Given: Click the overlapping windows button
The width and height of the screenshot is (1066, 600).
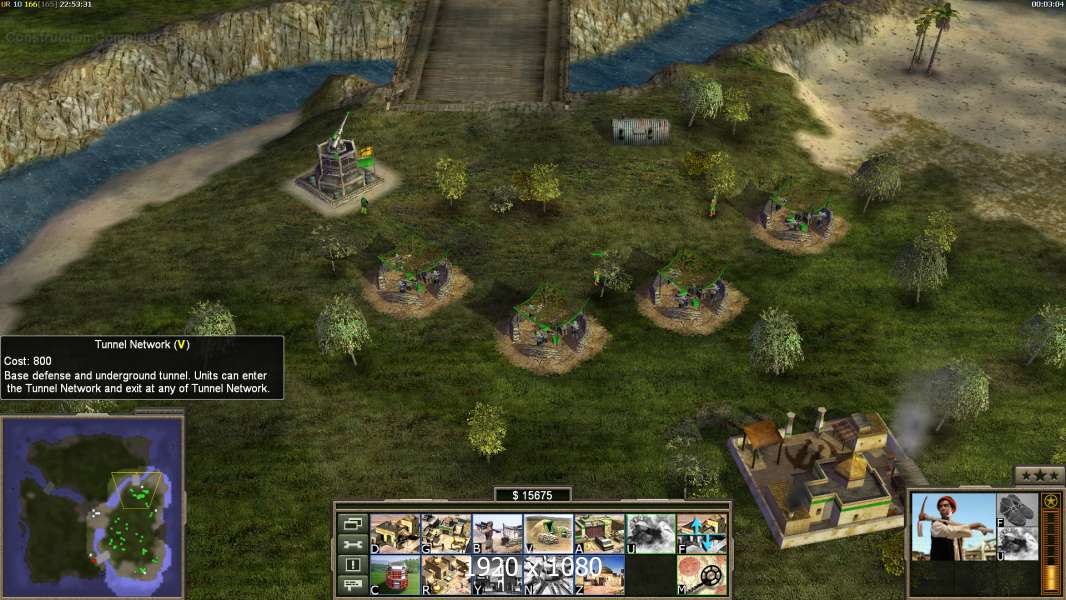Looking at the screenshot, I should tap(352, 523).
